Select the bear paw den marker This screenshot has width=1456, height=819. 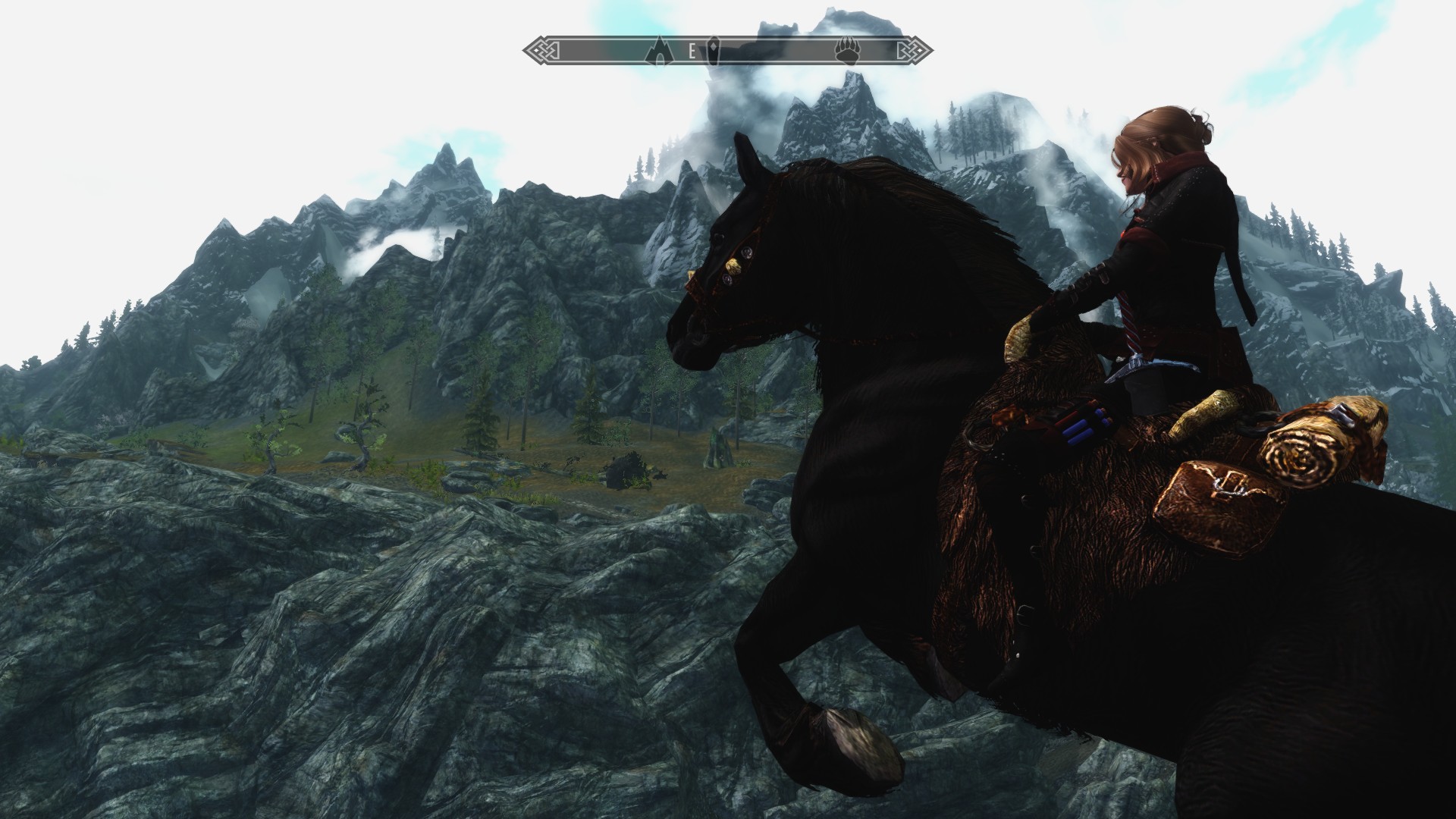tap(846, 52)
